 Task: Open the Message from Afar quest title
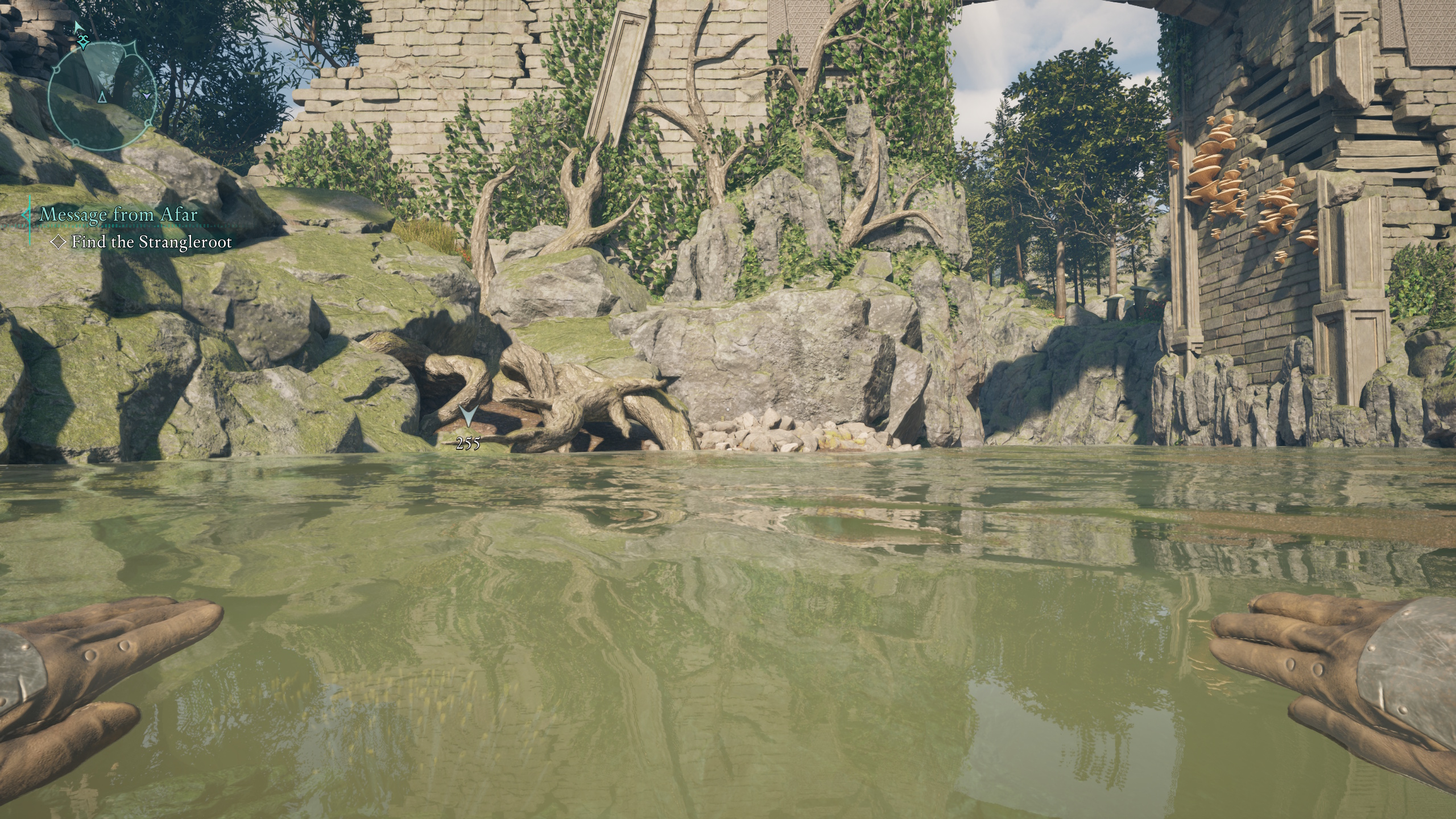coord(118,215)
